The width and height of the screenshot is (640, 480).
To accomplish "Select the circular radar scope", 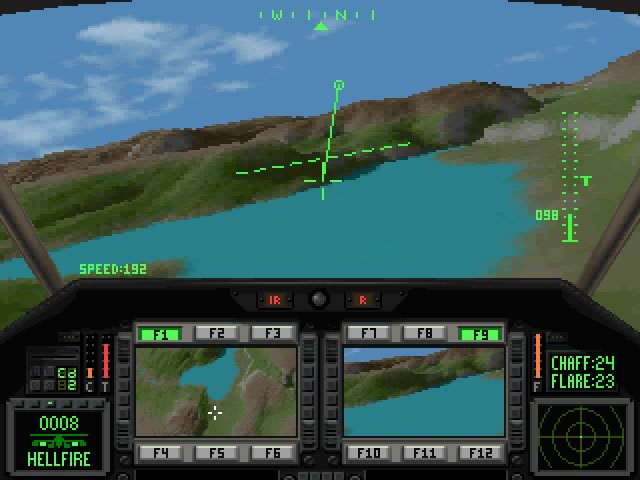I will pyautogui.click(x=580, y=435).
